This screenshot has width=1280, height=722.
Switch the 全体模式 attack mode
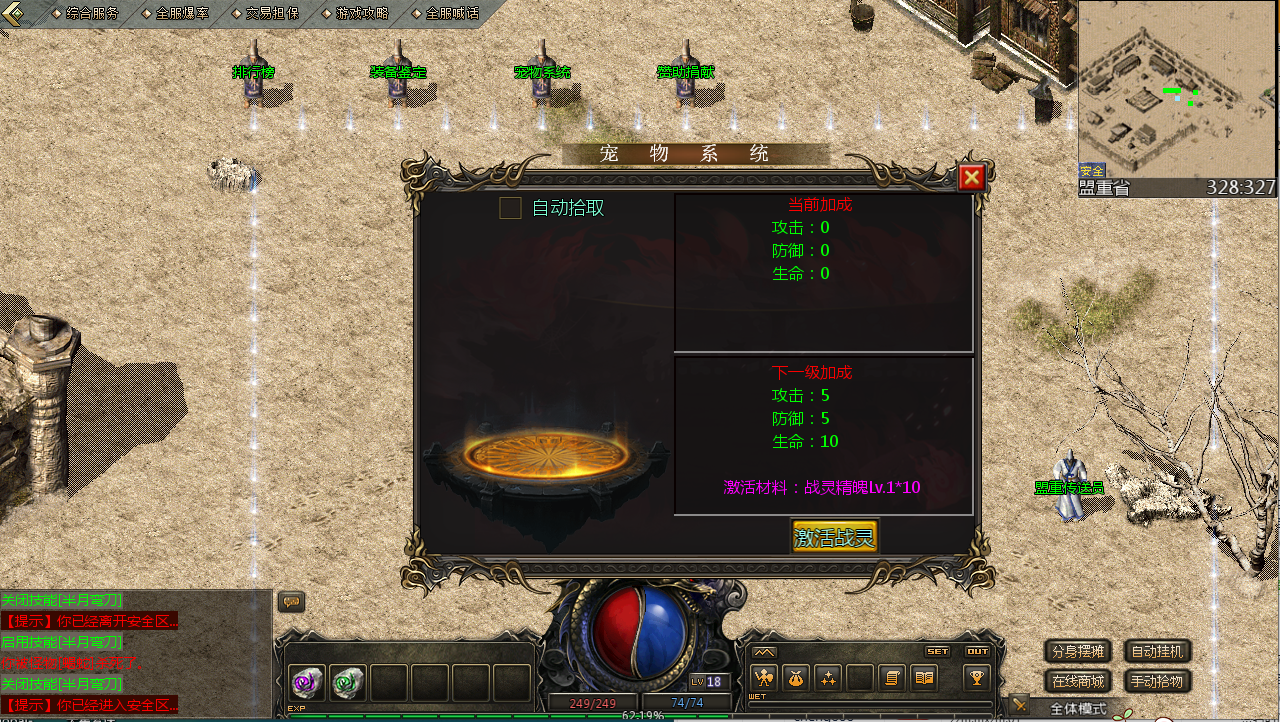click(x=1077, y=708)
